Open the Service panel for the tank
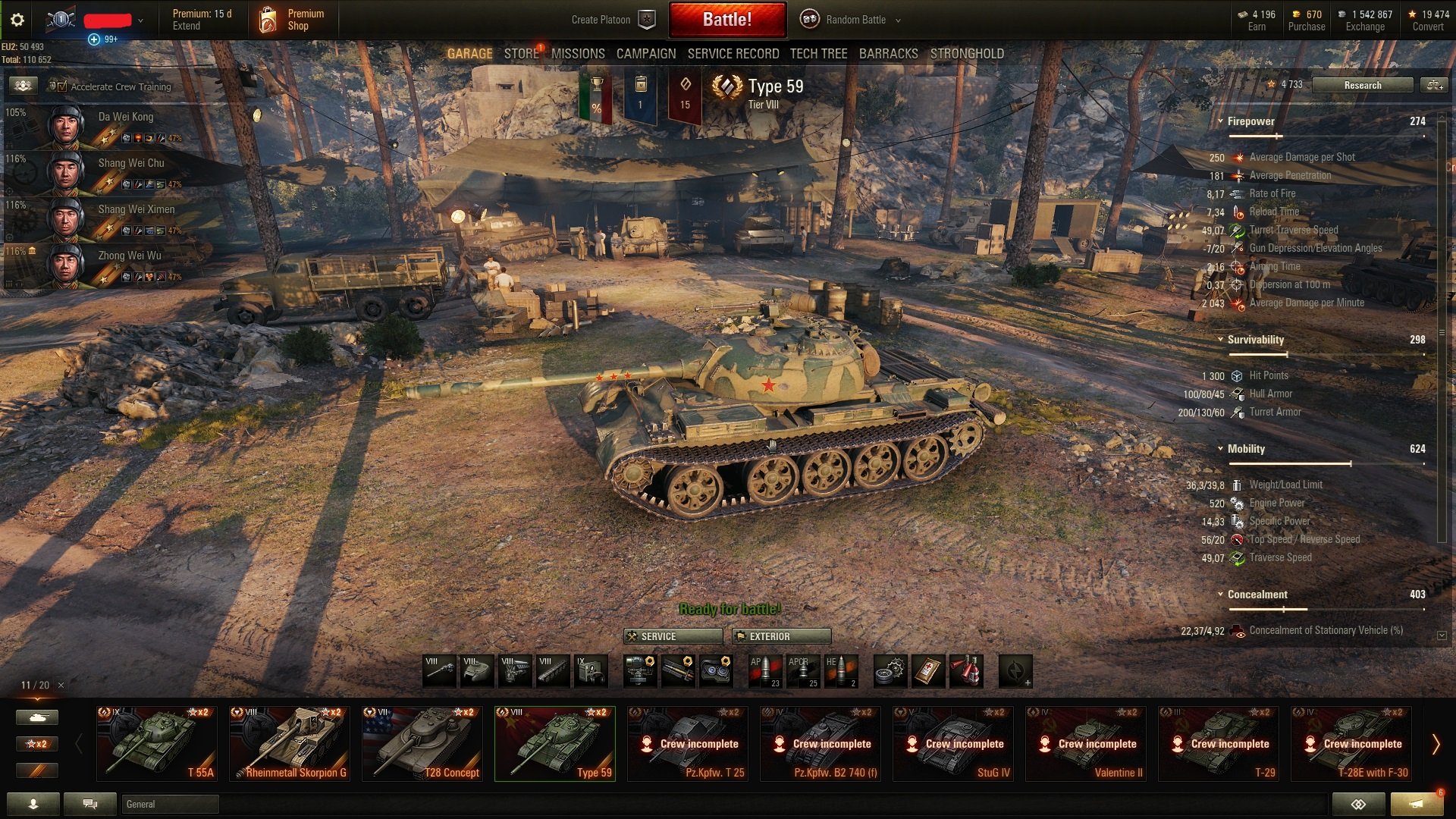The width and height of the screenshot is (1456, 819). pos(672,636)
